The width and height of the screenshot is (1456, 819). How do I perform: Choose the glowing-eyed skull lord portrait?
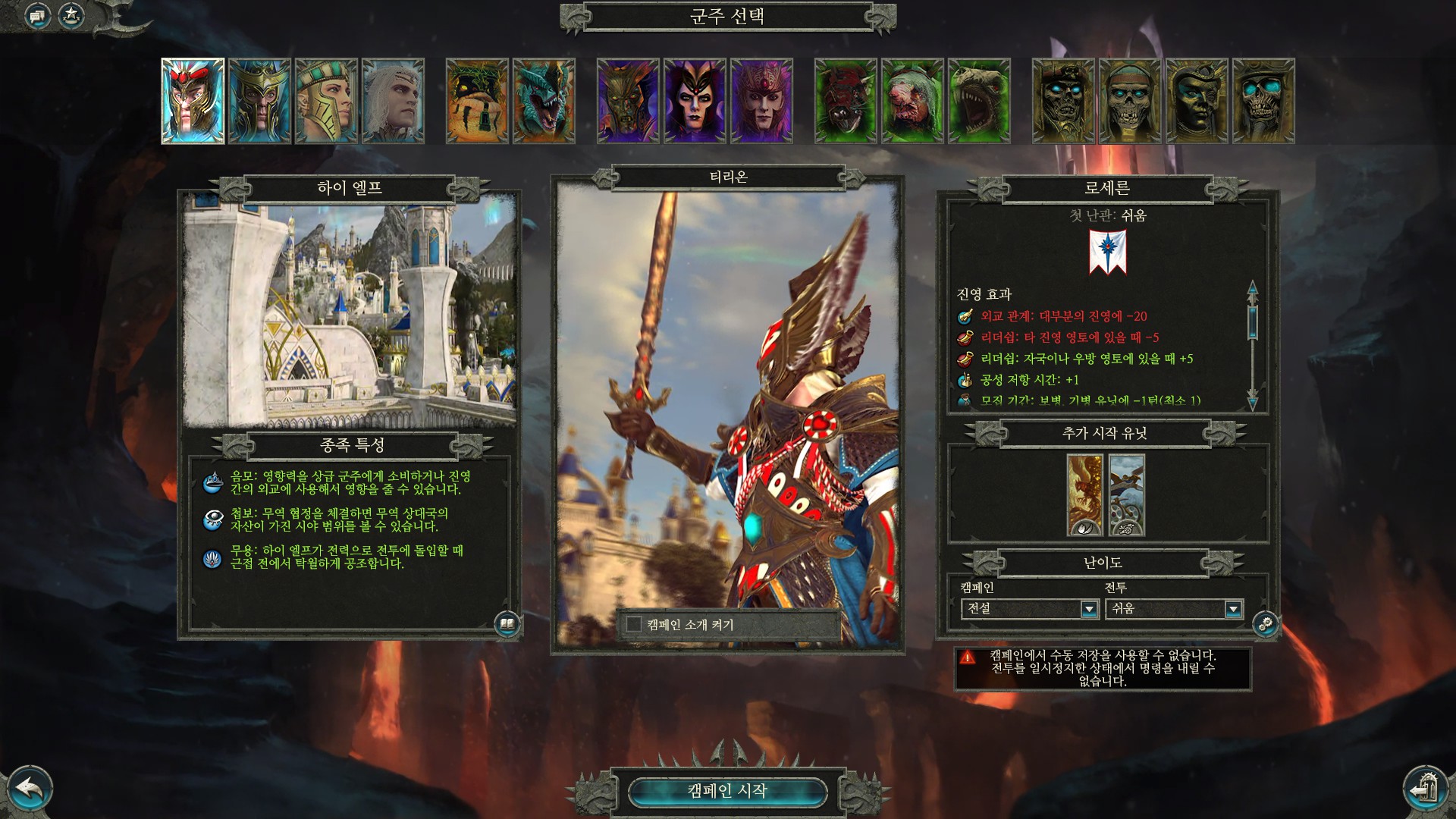pos(1263,101)
